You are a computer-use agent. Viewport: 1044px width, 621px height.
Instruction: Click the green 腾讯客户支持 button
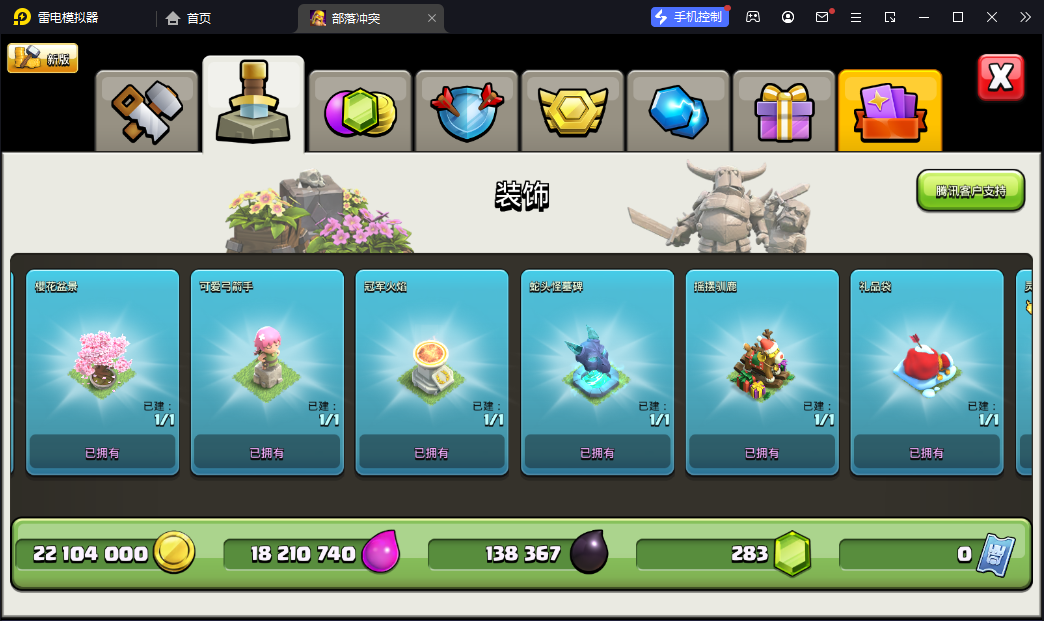pyautogui.click(x=970, y=190)
